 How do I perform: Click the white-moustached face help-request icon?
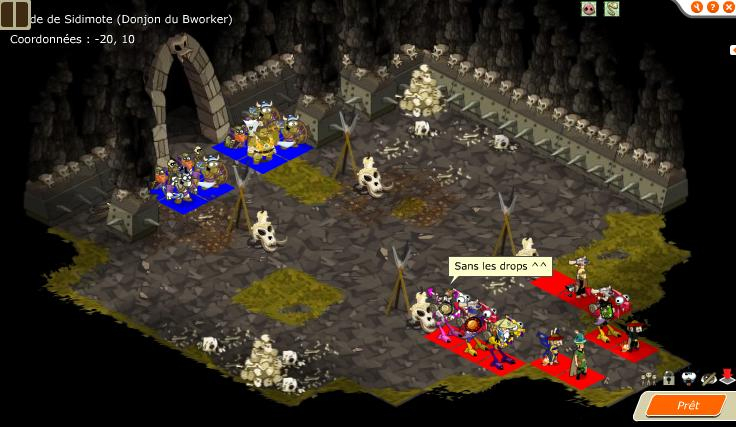pos(688,378)
